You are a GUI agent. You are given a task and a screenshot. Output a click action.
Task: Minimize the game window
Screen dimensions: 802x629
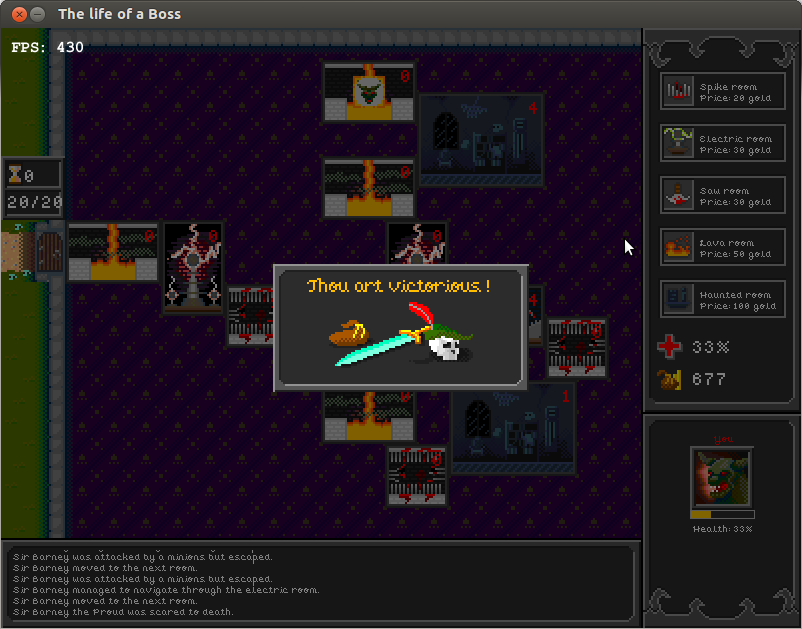point(37,14)
